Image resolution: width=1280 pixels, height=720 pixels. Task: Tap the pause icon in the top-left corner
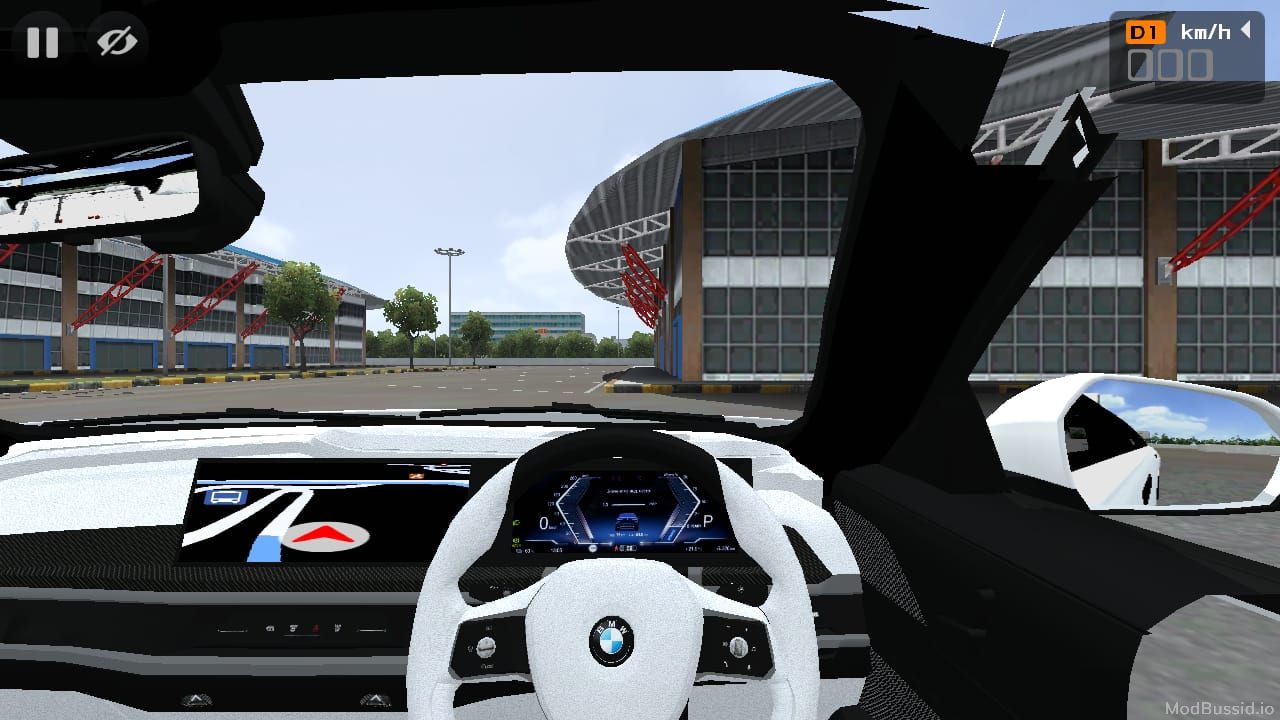coord(42,42)
